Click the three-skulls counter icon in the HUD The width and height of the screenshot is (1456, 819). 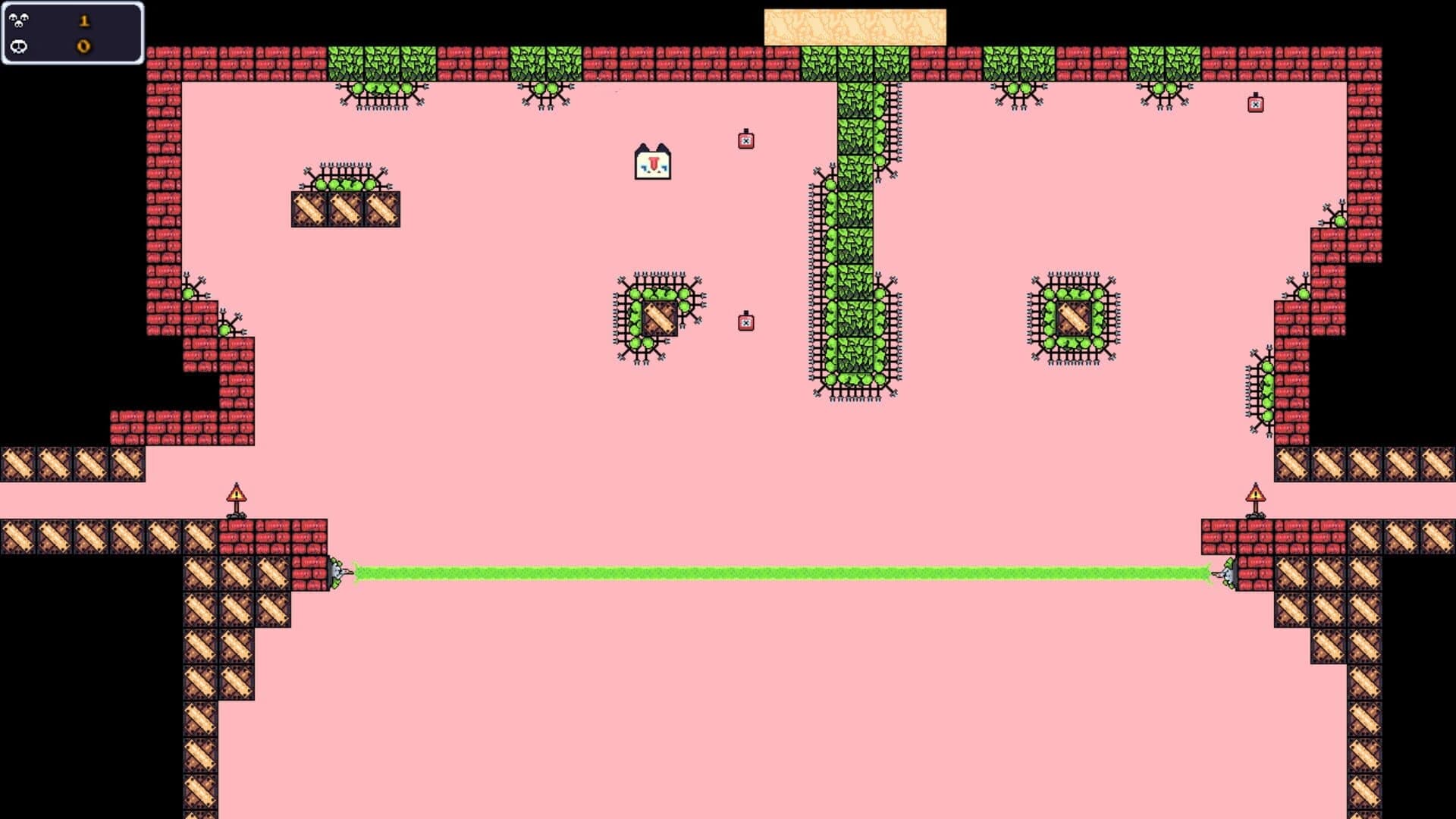point(20,20)
